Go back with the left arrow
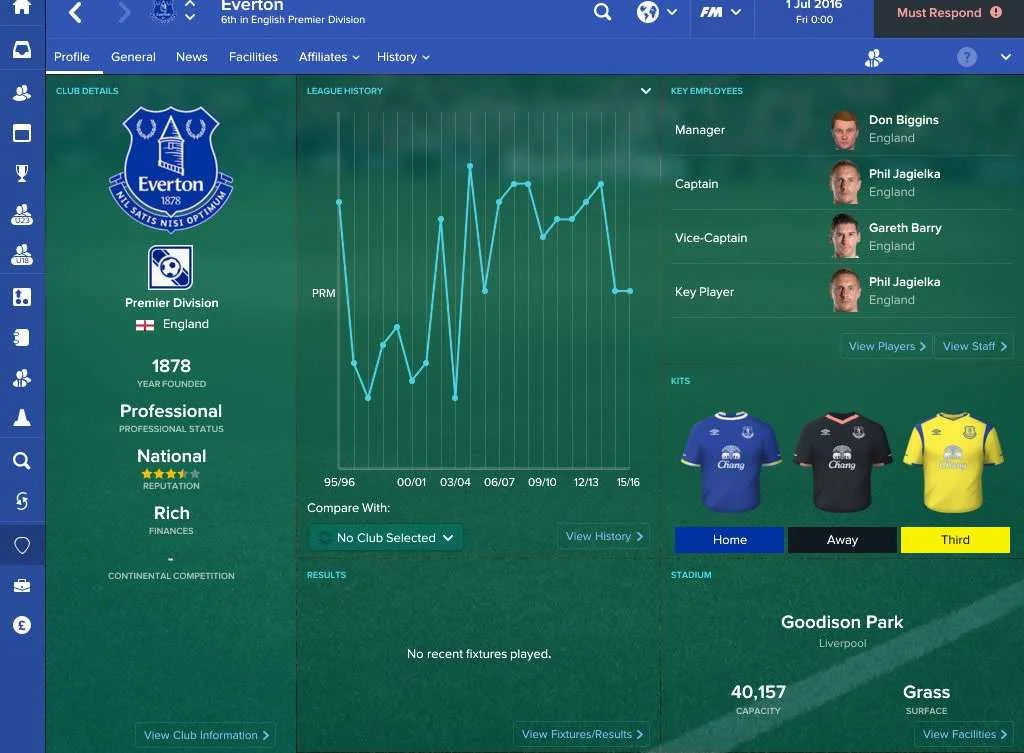The width and height of the screenshot is (1024, 753). click(76, 13)
